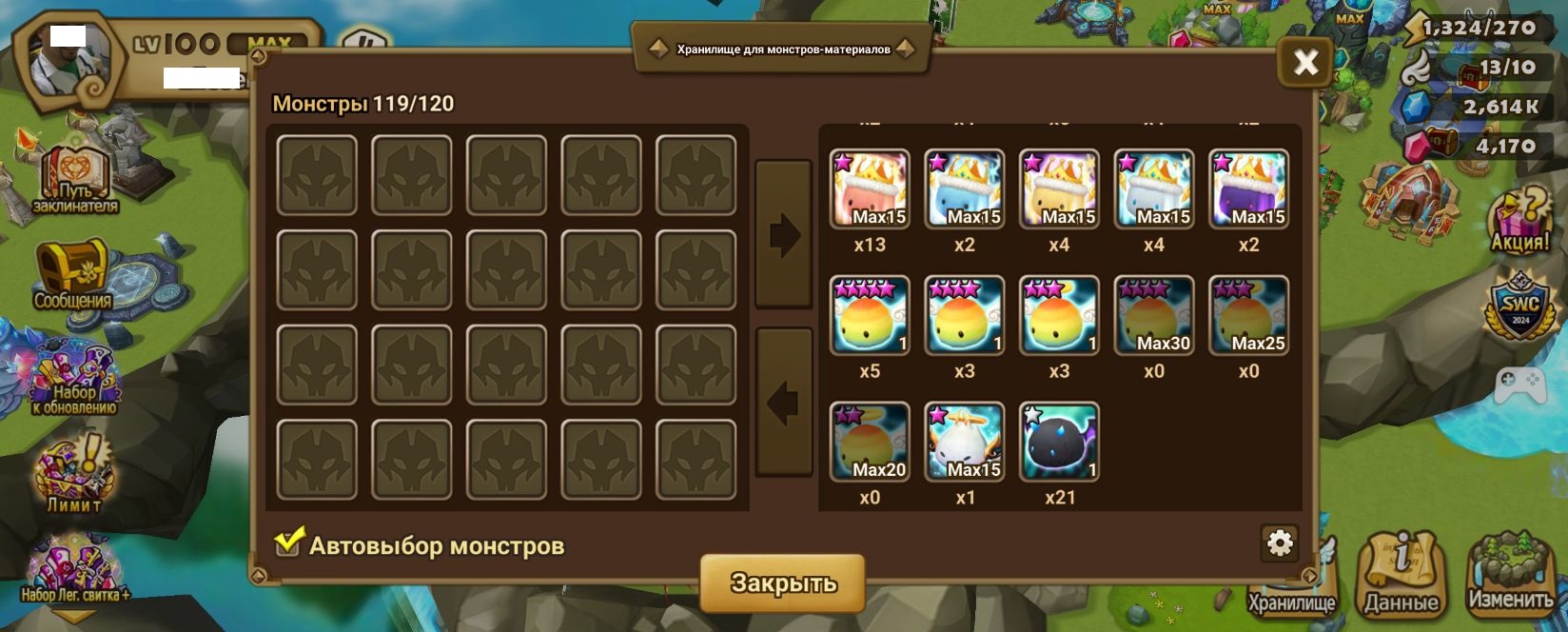Select the purple king angelmon

[x=1248, y=188]
